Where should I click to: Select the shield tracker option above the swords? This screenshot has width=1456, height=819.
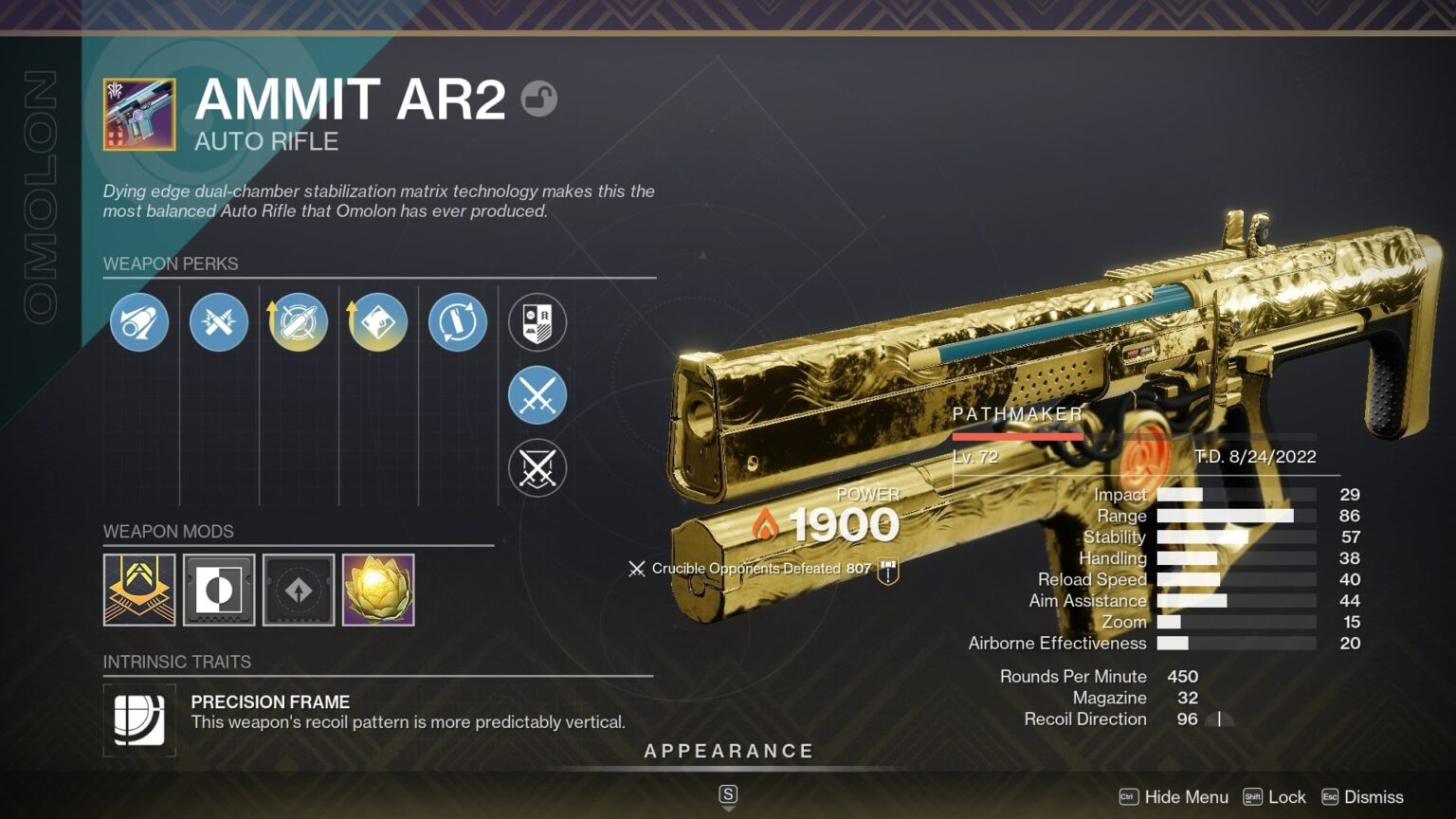[x=537, y=322]
